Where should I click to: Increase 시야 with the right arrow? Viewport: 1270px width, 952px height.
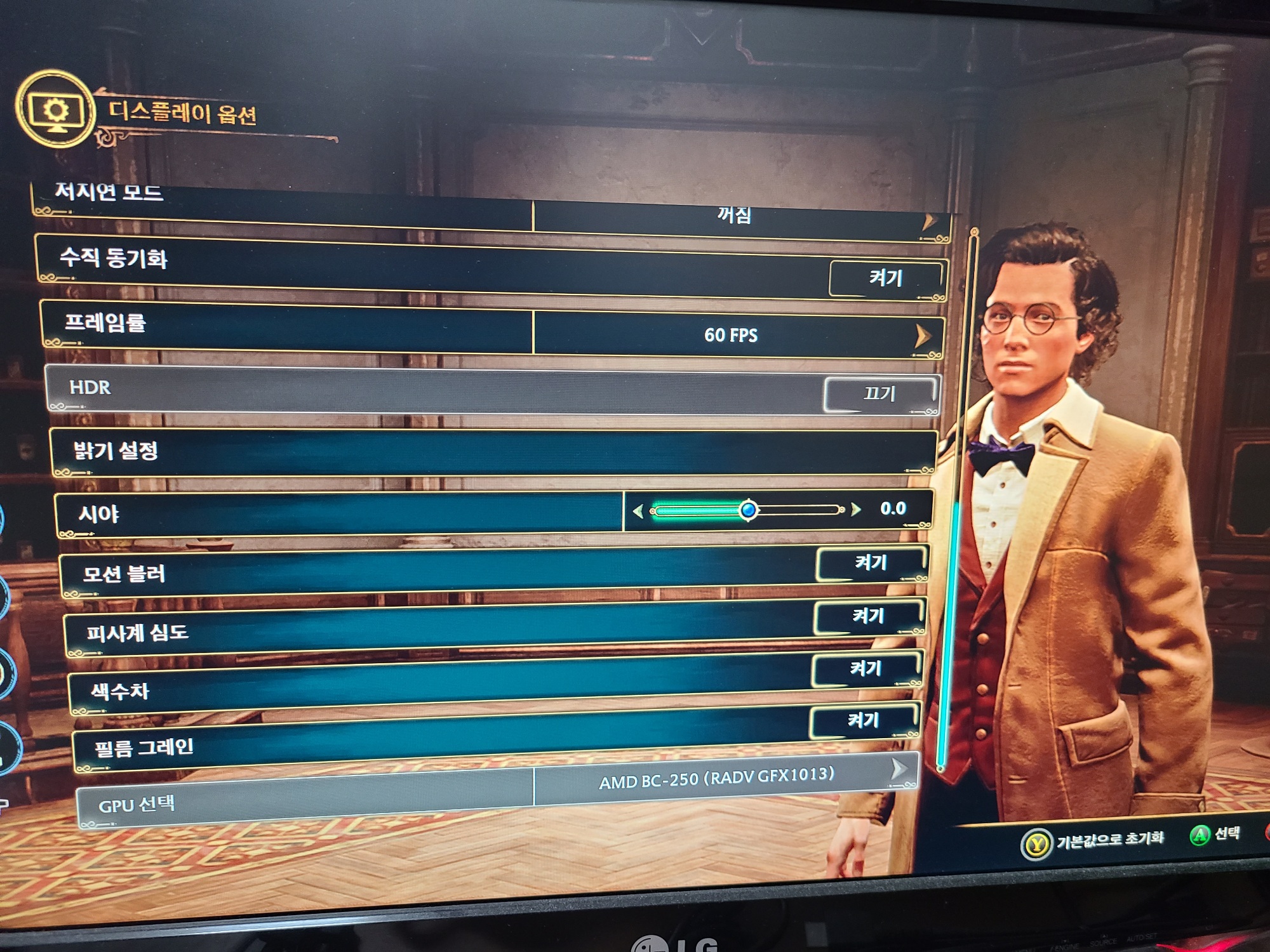[x=856, y=509]
